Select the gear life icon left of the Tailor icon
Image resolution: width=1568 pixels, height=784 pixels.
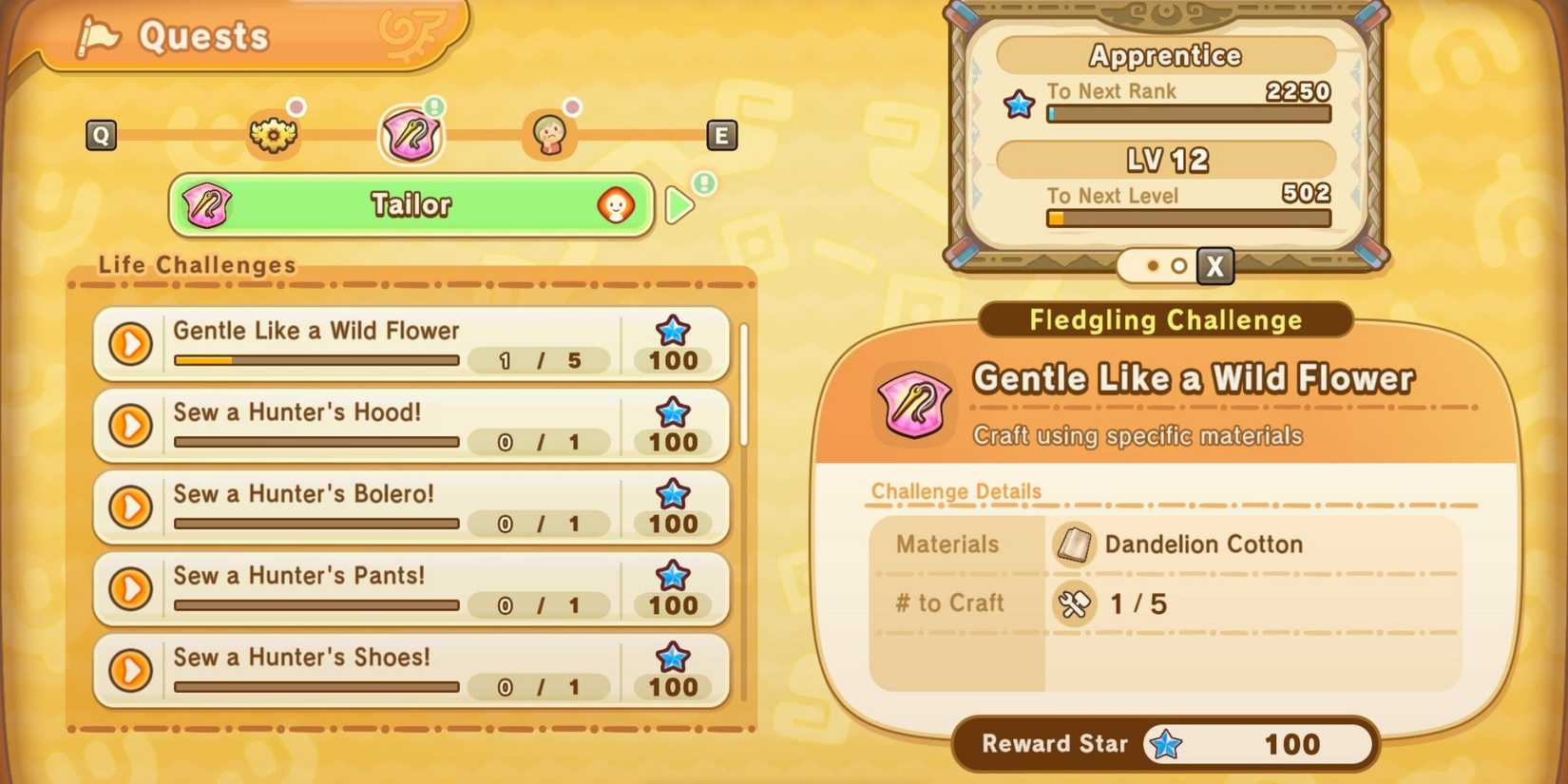coord(274,135)
